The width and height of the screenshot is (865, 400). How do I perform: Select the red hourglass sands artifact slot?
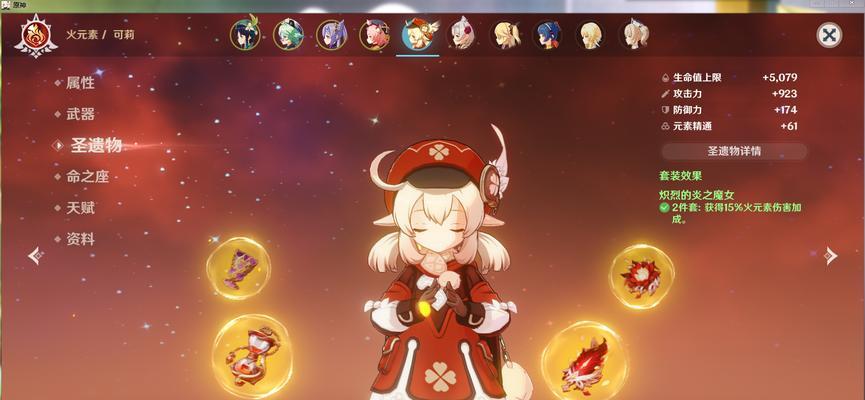tap(252, 354)
